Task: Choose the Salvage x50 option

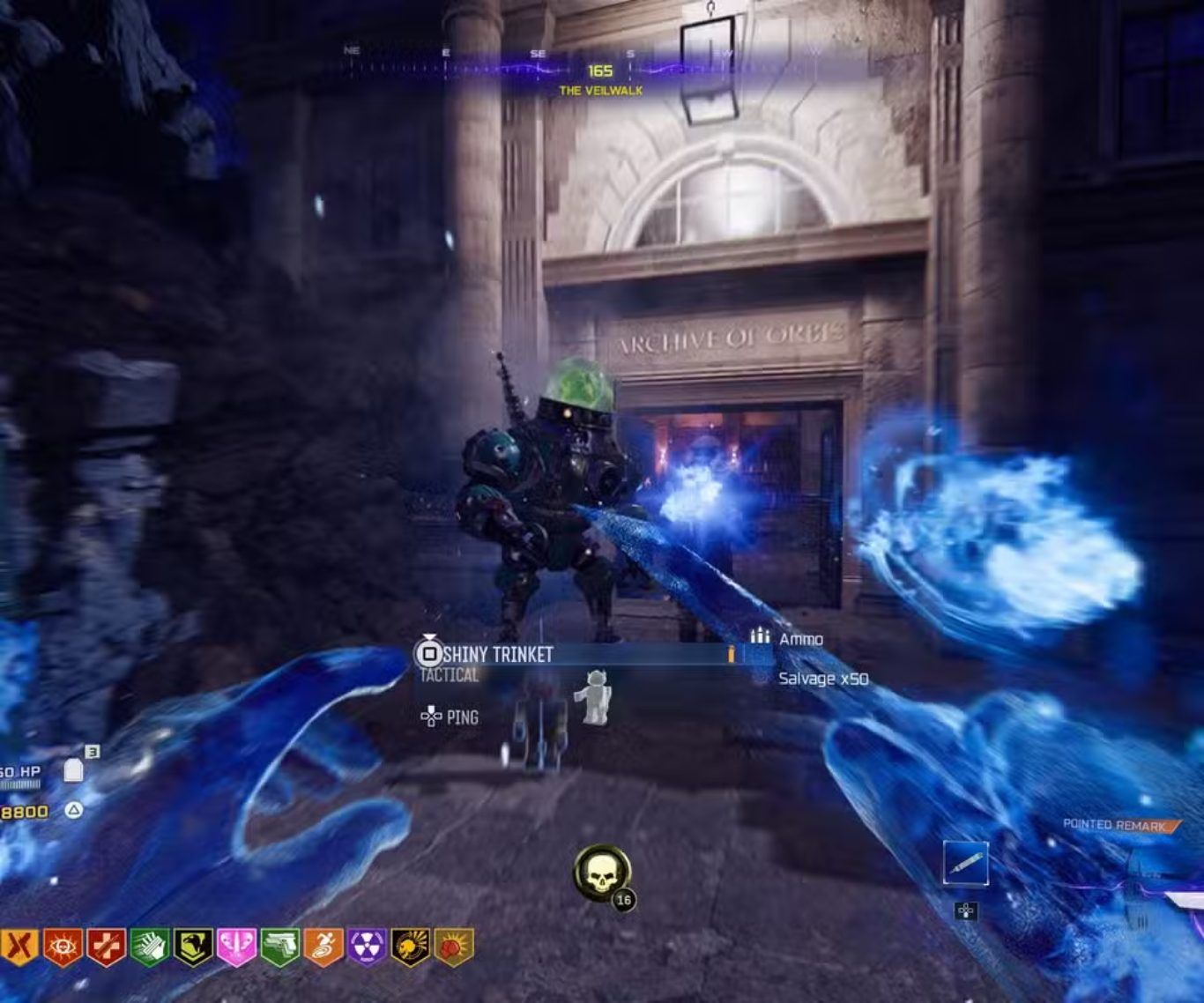Action: tap(822, 679)
